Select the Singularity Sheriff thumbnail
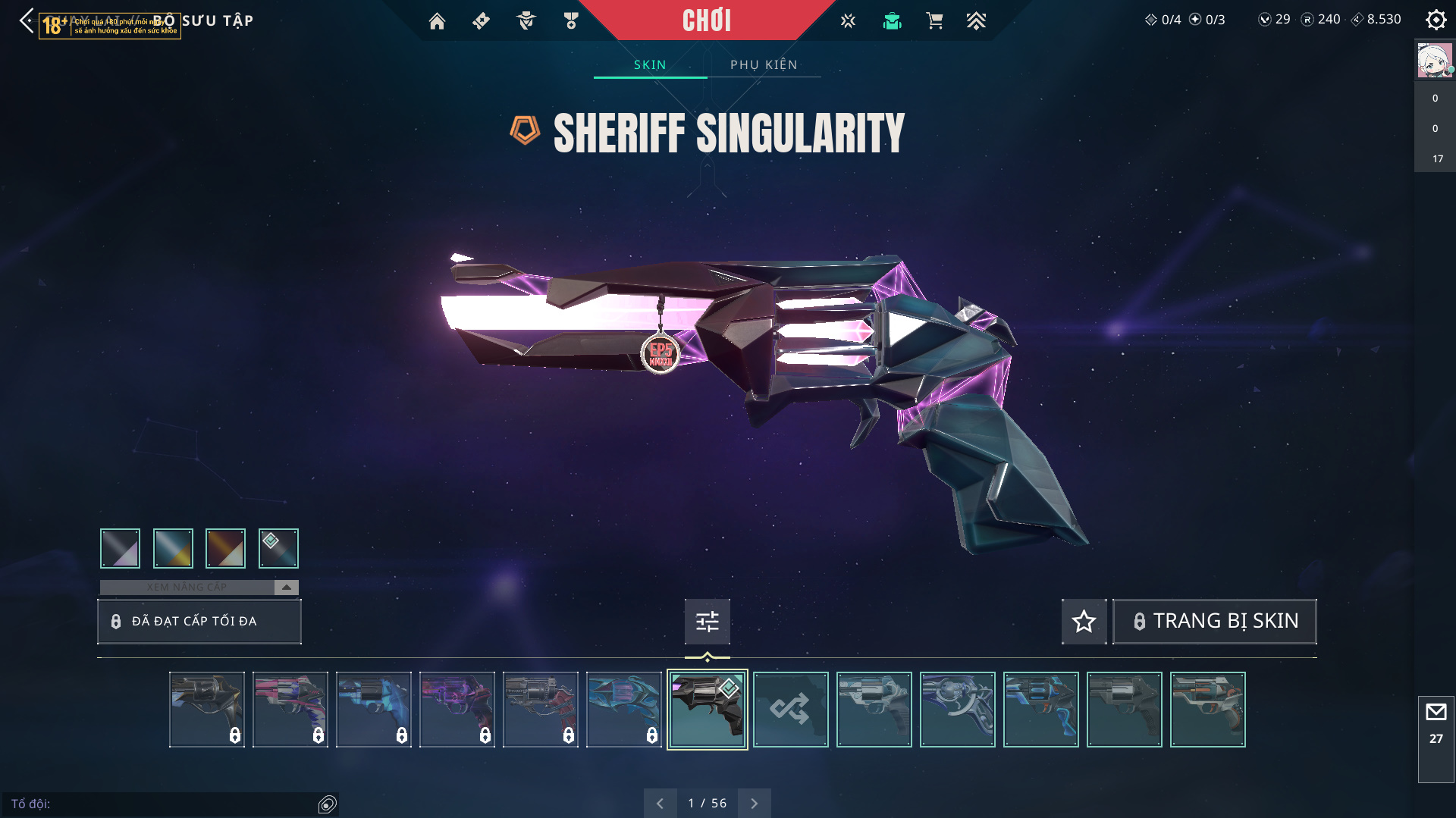The image size is (1456, 818). pos(707,710)
